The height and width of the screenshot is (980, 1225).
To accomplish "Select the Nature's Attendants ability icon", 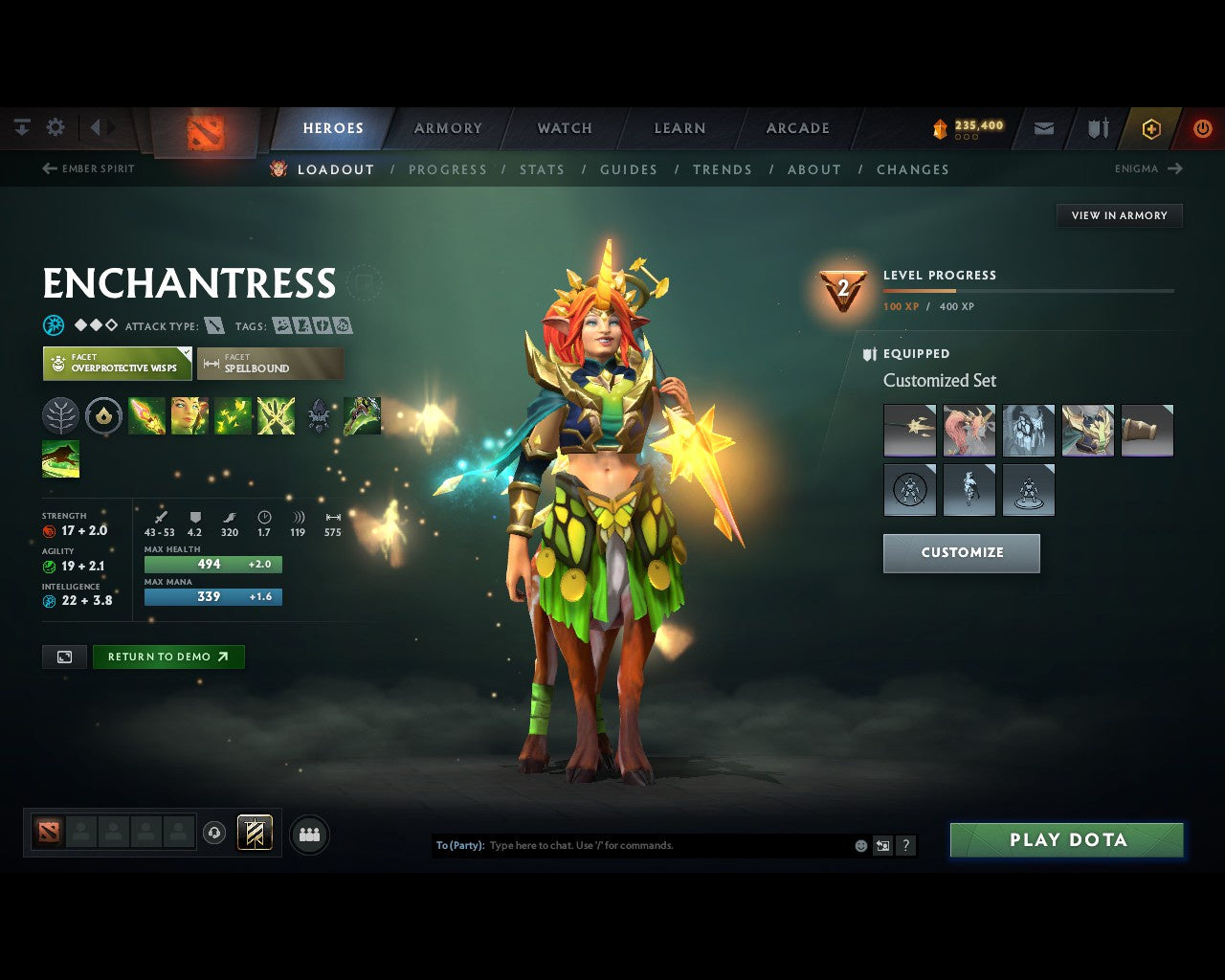I will (231, 415).
